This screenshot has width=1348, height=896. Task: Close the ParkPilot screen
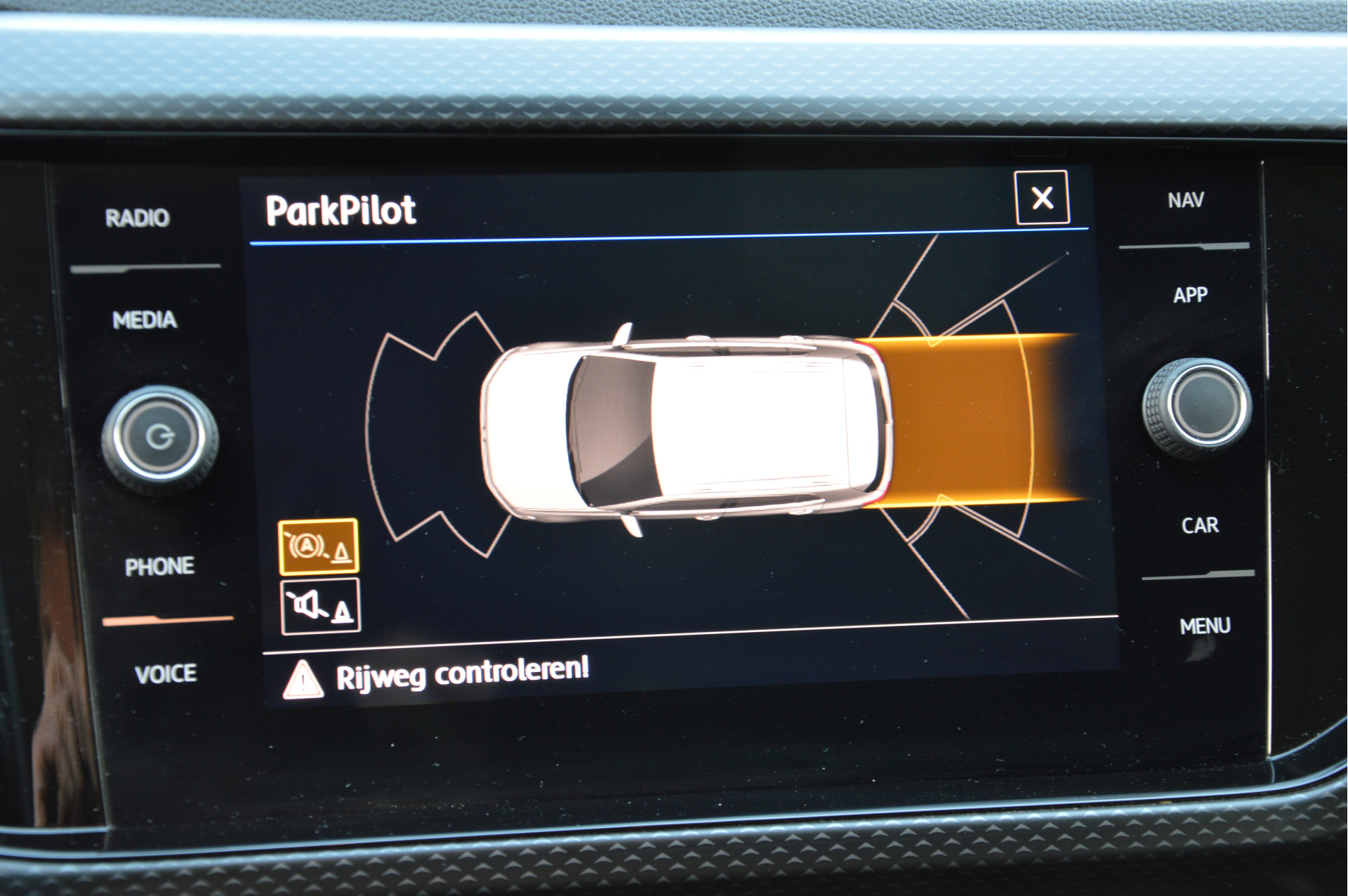click(x=1042, y=198)
